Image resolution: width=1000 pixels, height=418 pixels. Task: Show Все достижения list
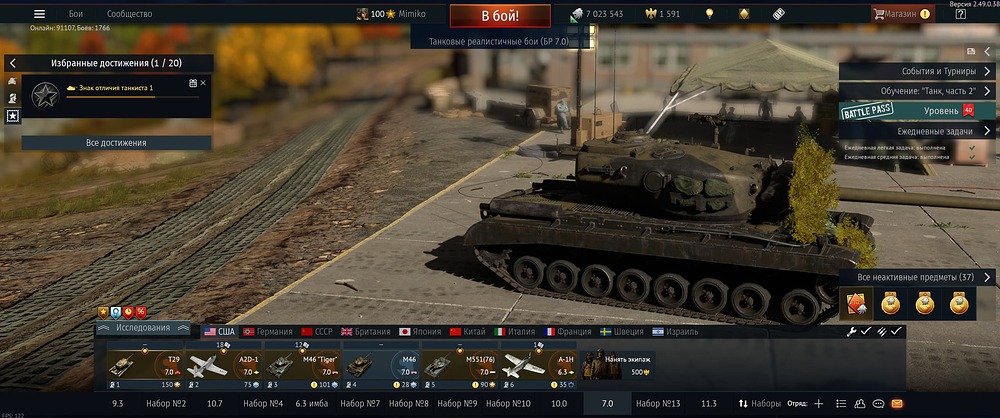click(x=116, y=143)
